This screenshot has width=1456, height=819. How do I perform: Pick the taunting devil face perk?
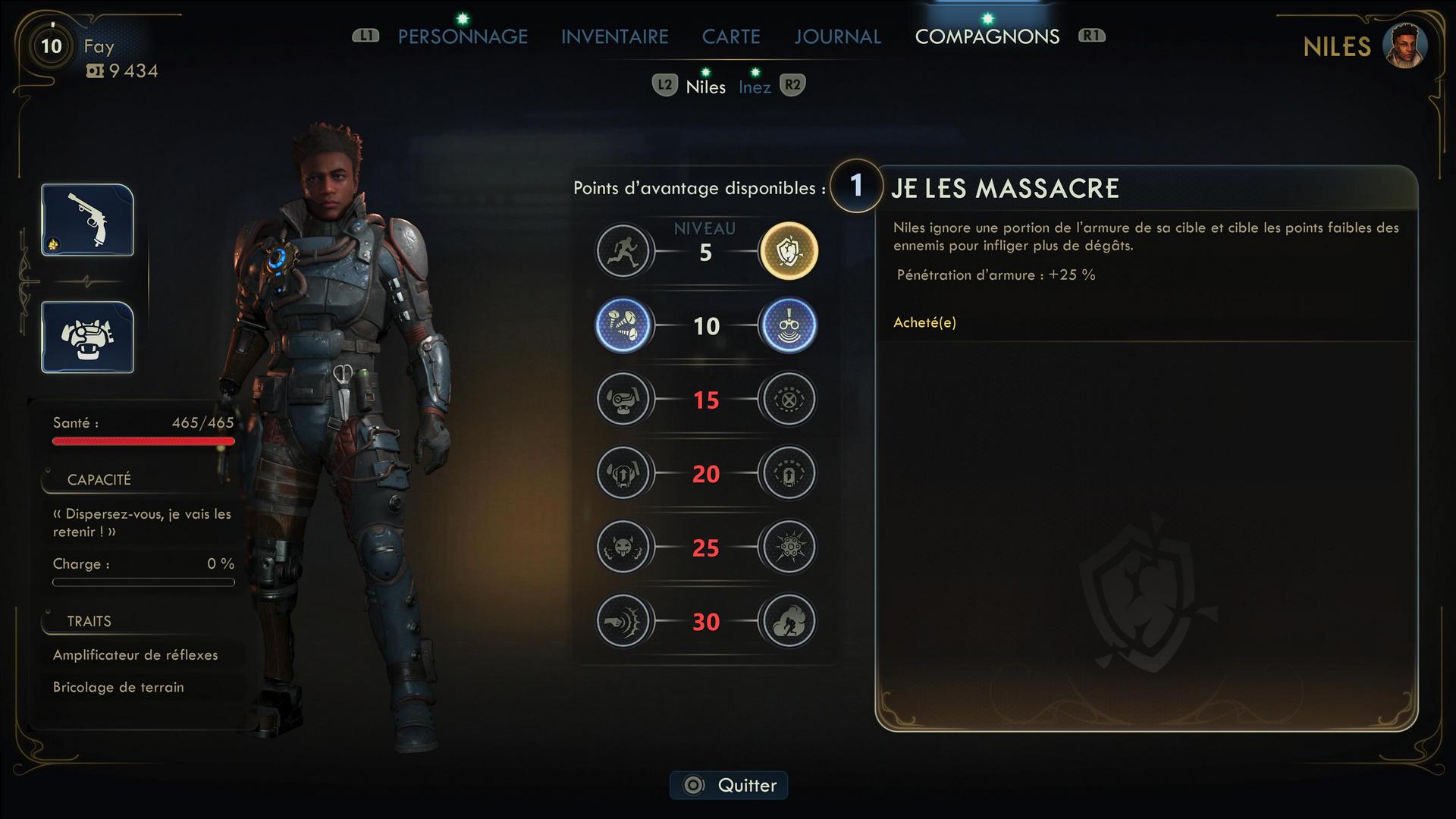tap(623, 547)
